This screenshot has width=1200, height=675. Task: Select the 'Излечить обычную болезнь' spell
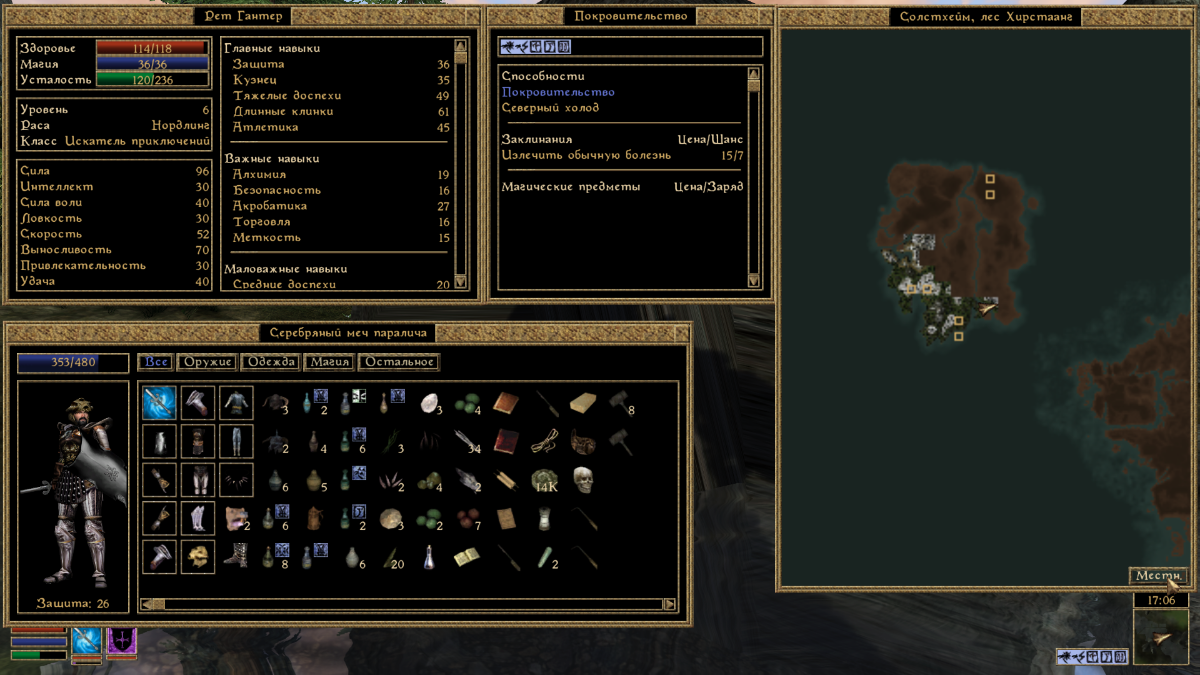pyautogui.click(x=586, y=155)
